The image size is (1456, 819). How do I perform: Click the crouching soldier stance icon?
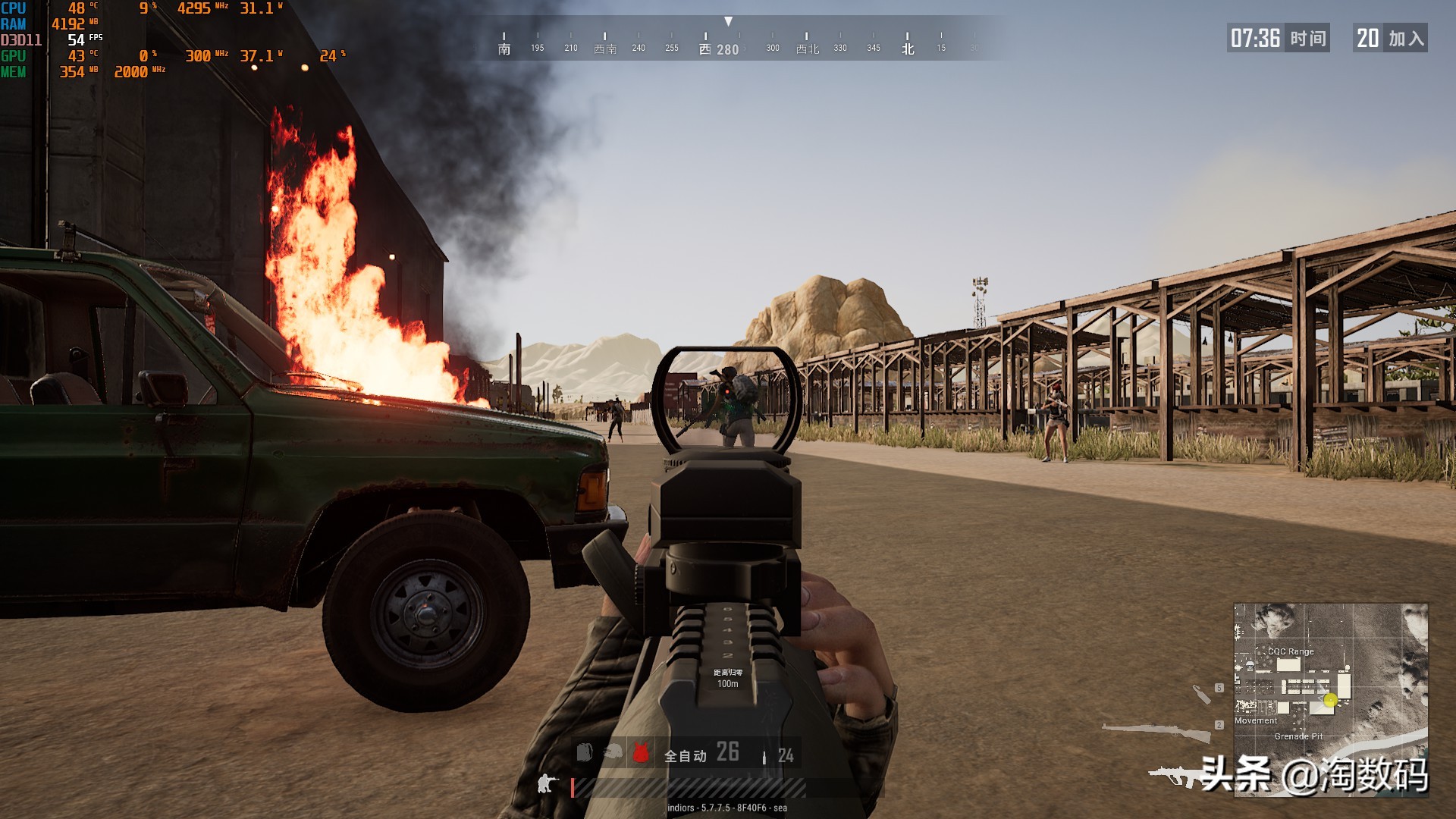546,783
